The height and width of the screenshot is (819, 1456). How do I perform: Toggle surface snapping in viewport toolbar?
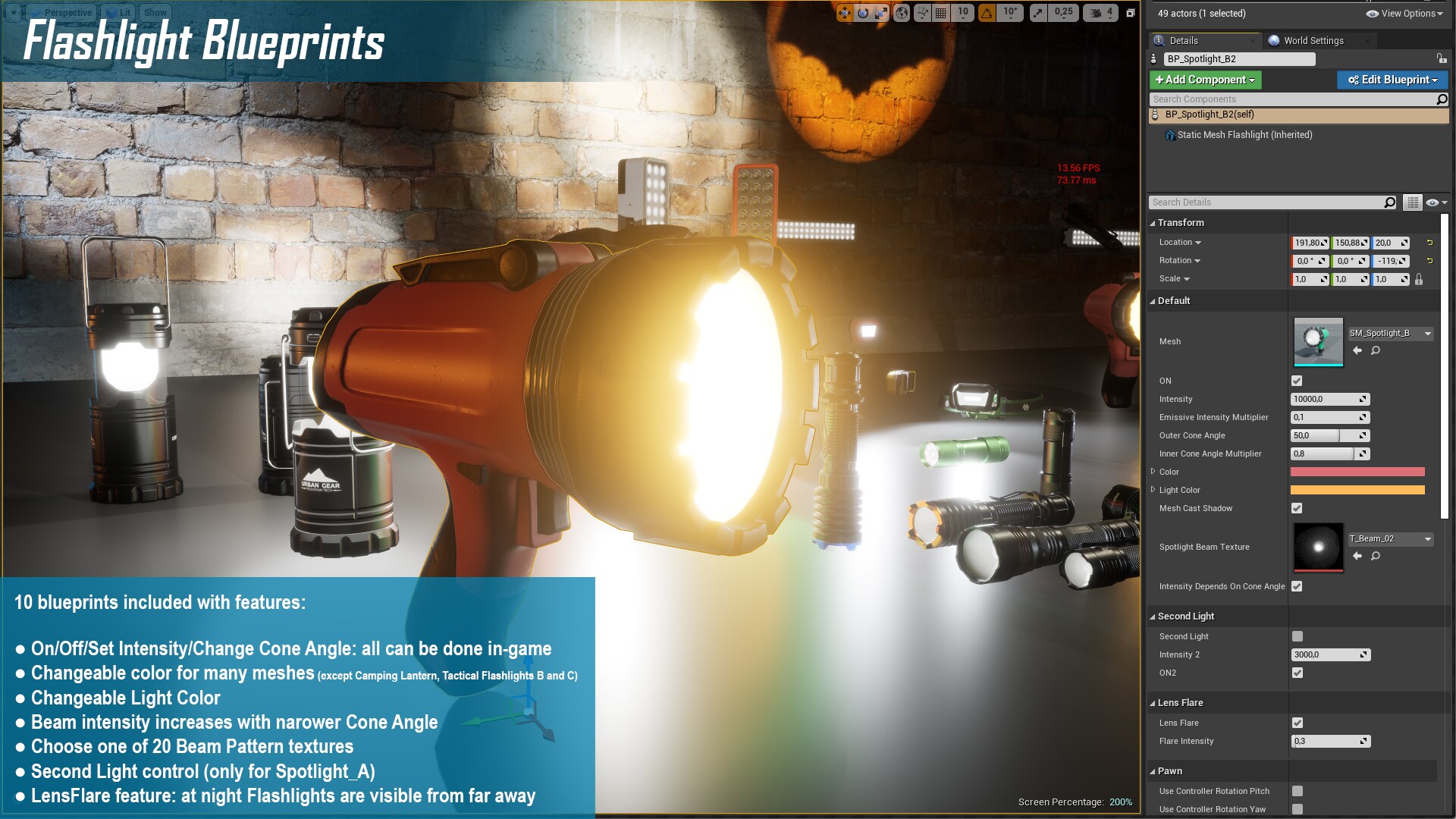pyautogui.click(x=923, y=13)
